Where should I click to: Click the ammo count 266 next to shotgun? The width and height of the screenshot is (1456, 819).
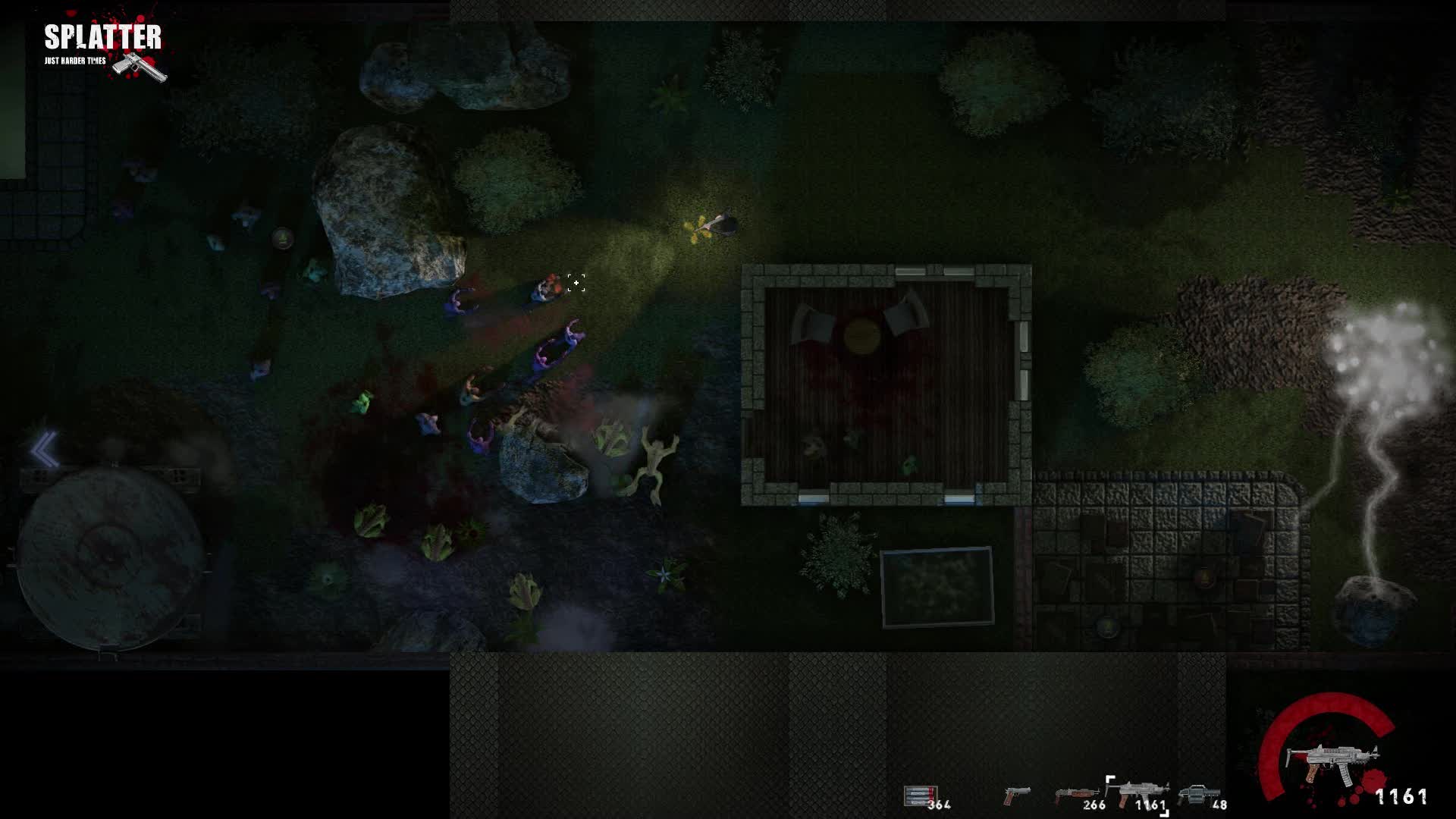click(x=1094, y=805)
